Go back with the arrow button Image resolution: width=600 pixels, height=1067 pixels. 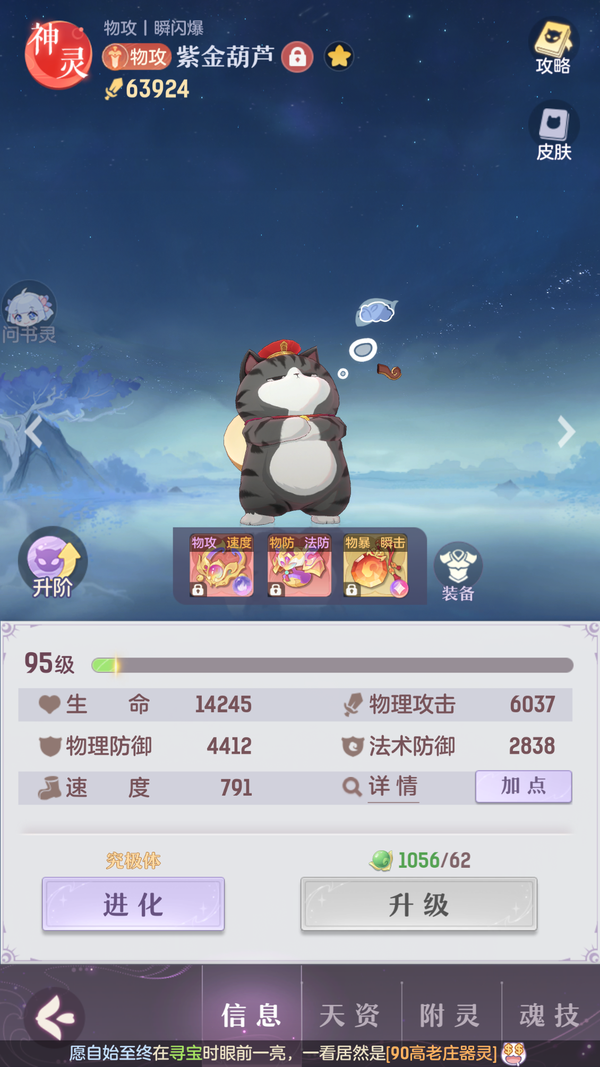click(x=52, y=1015)
